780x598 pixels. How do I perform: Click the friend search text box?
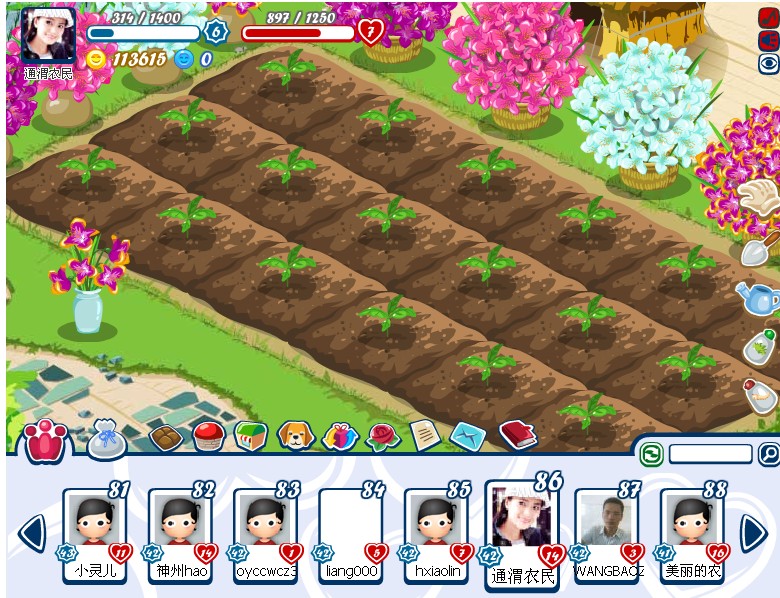[710, 454]
